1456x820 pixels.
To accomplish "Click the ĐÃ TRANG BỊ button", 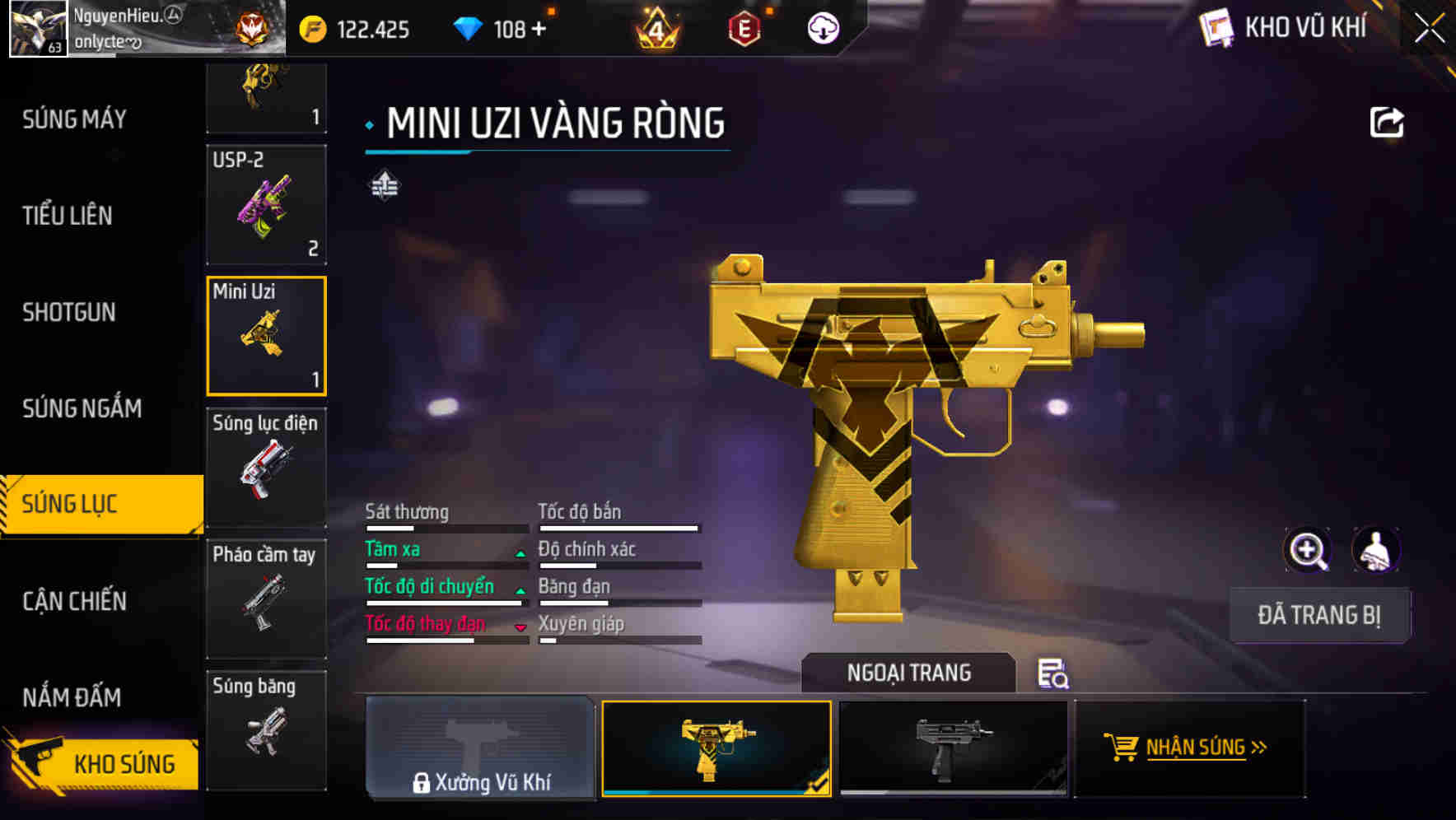I will [x=1318, y=615].
